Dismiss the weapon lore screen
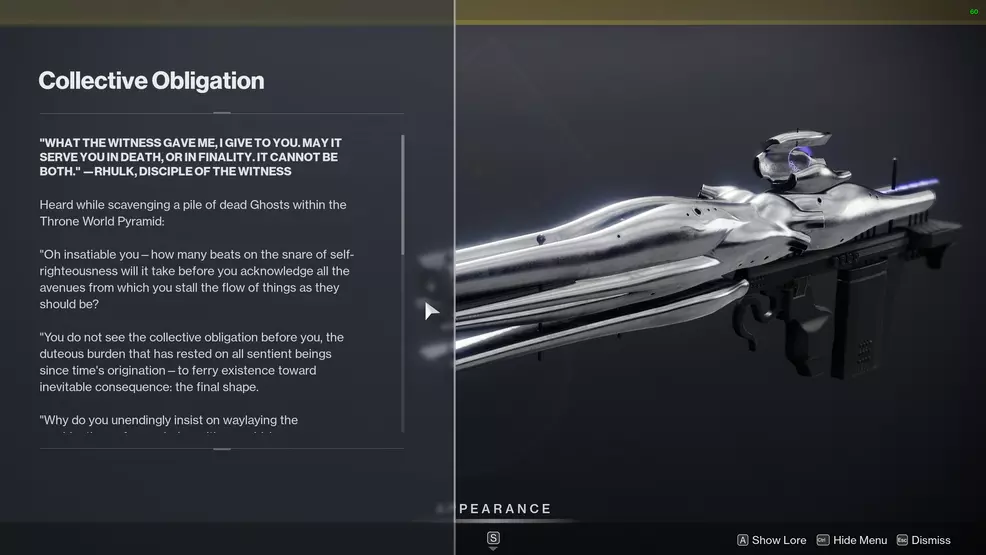This screenshot has height=555, width=986. (x=923, y=540)
